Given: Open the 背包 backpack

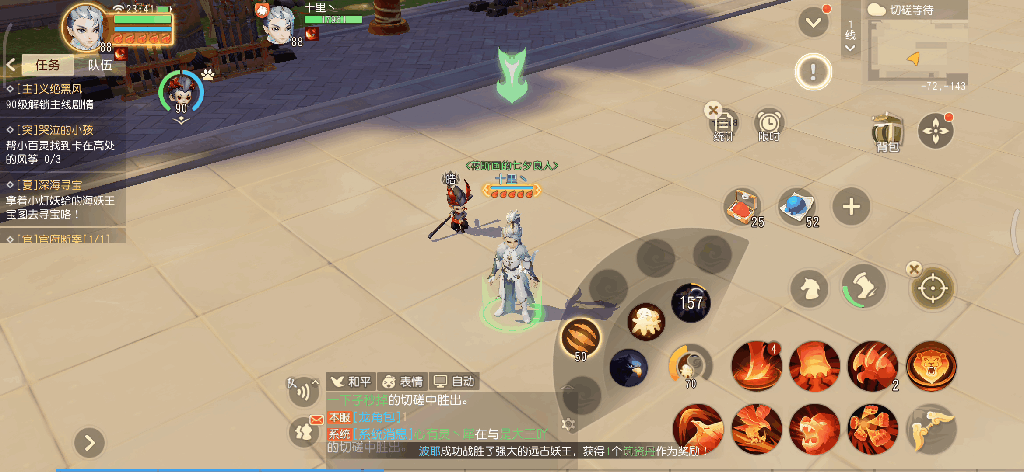Looking at the screenshot, I should [x=886, y=133].
